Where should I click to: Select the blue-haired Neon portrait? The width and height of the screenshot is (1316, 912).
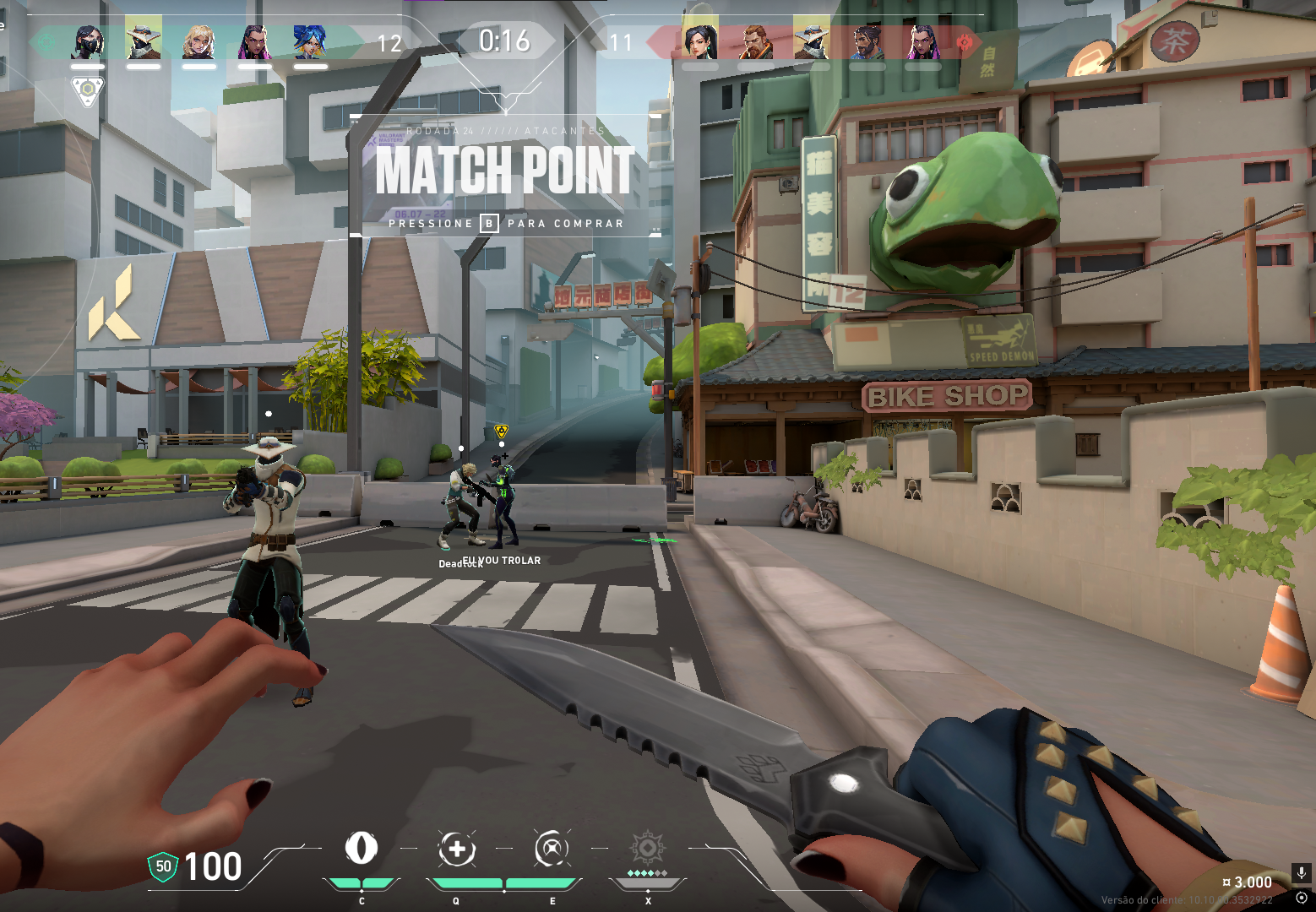(x=310, y=41)
